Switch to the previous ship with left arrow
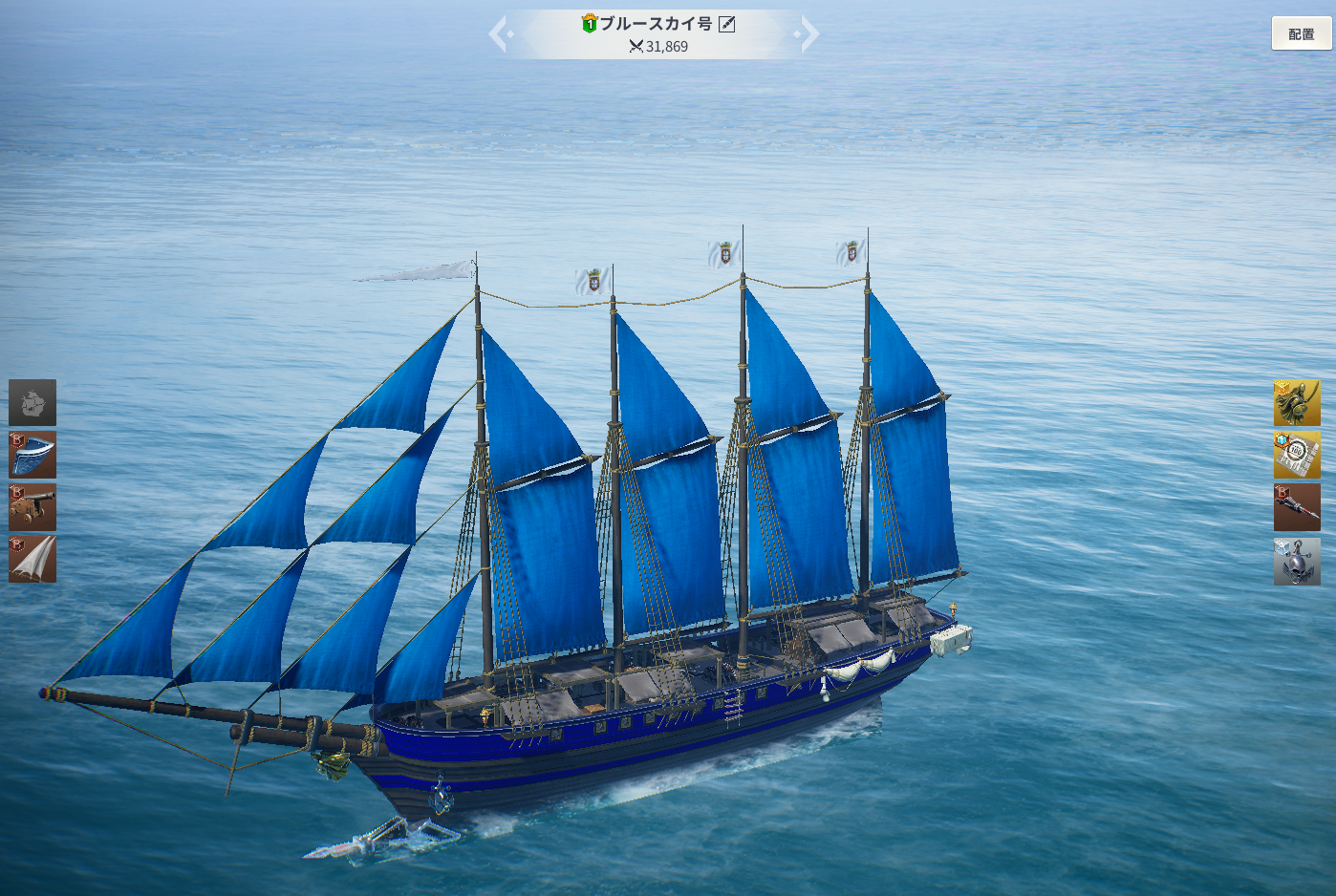This screenshot has width=1336, height=896. point(499,34)
